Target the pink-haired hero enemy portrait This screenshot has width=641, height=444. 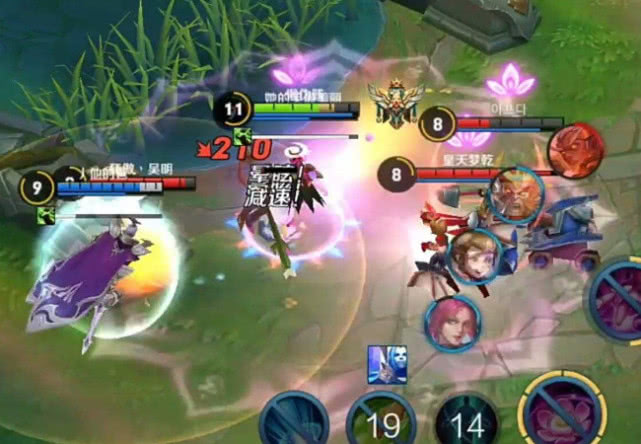[452, 321]
